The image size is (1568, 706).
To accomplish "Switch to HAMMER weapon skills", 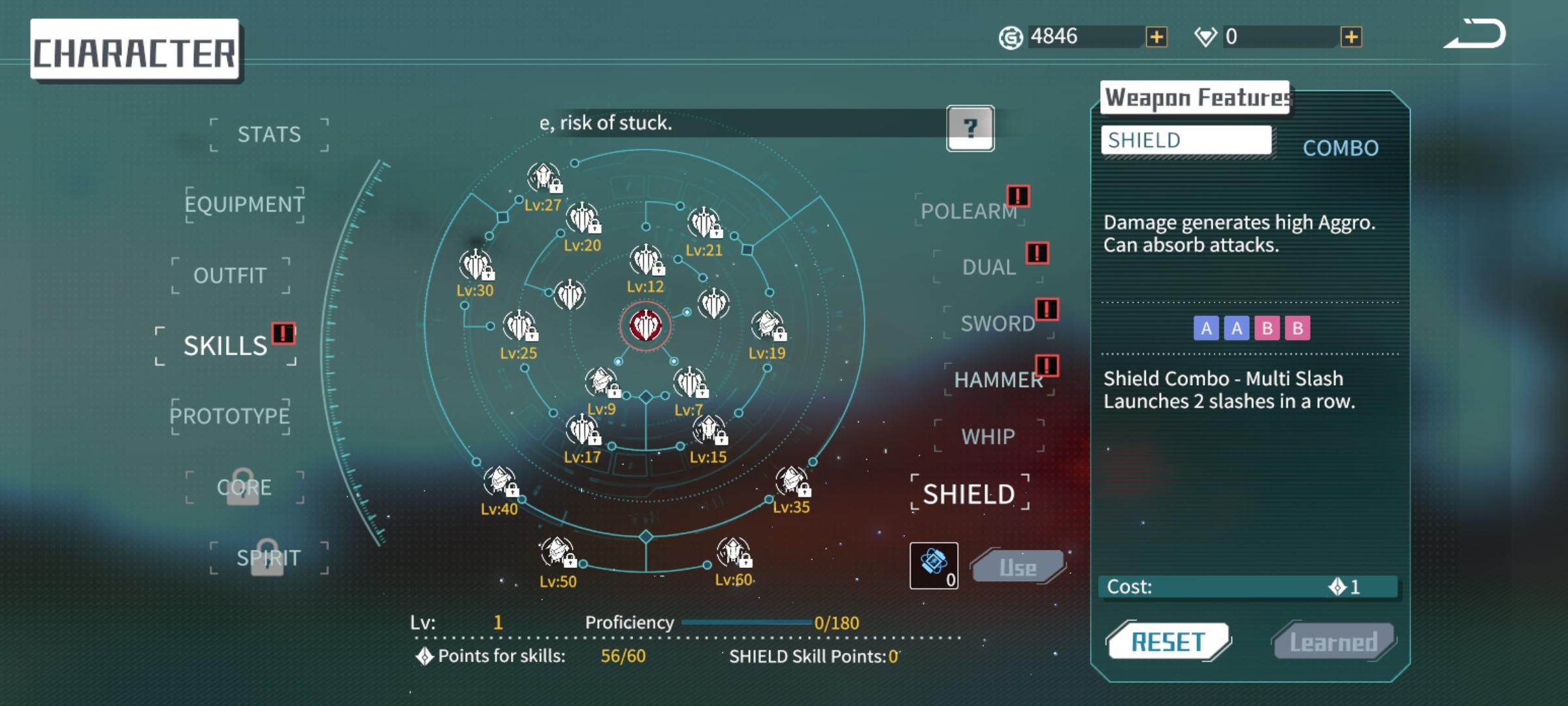I will pos(998,380).
